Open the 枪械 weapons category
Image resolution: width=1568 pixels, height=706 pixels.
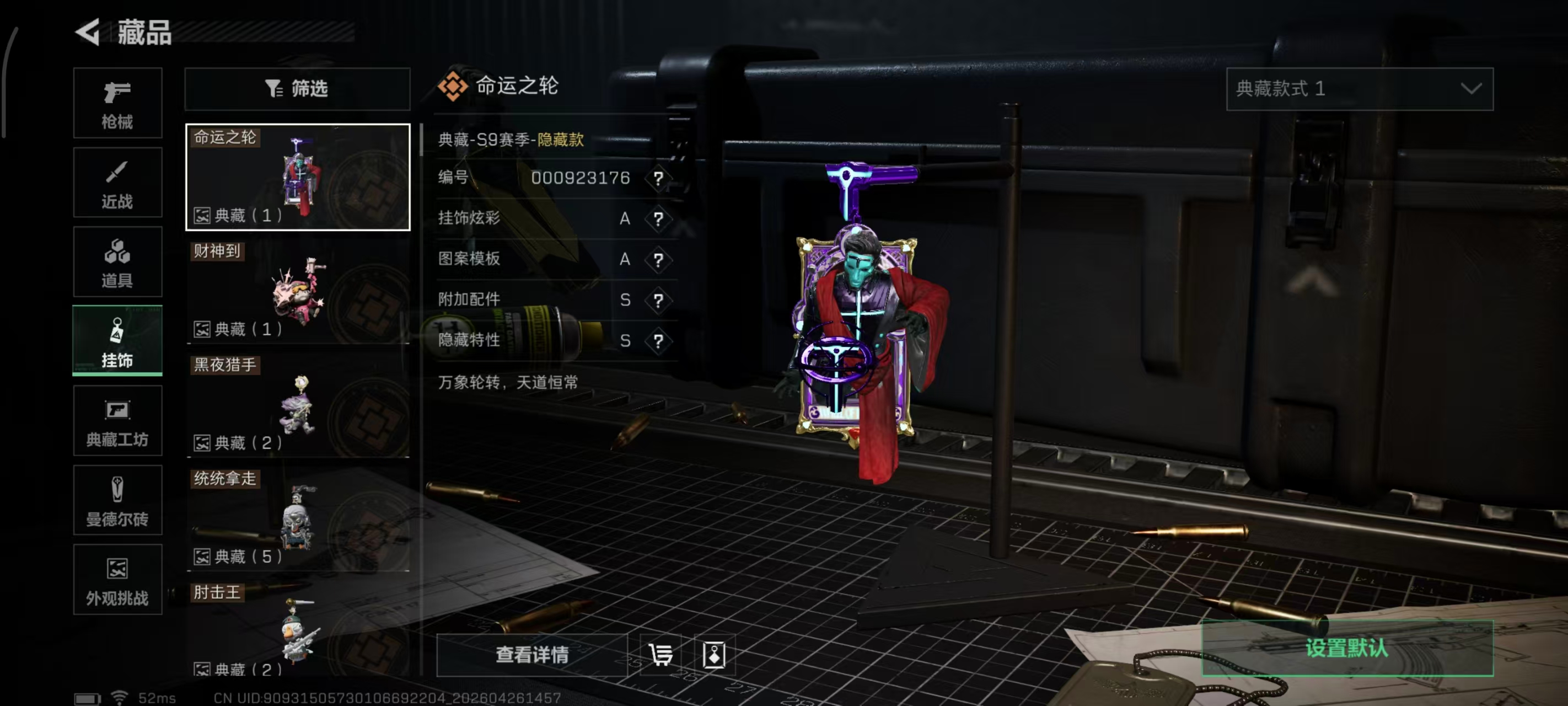(x=117, y=104)
